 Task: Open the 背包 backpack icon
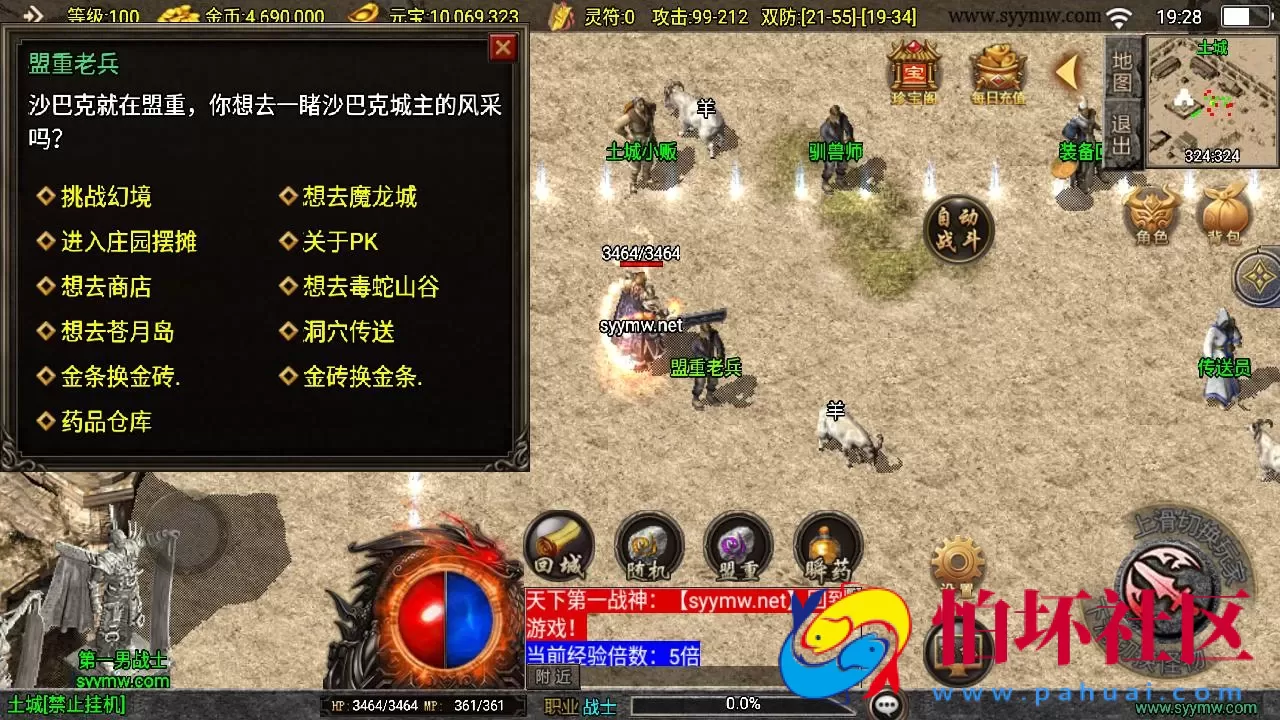(x=1222, y=213)
